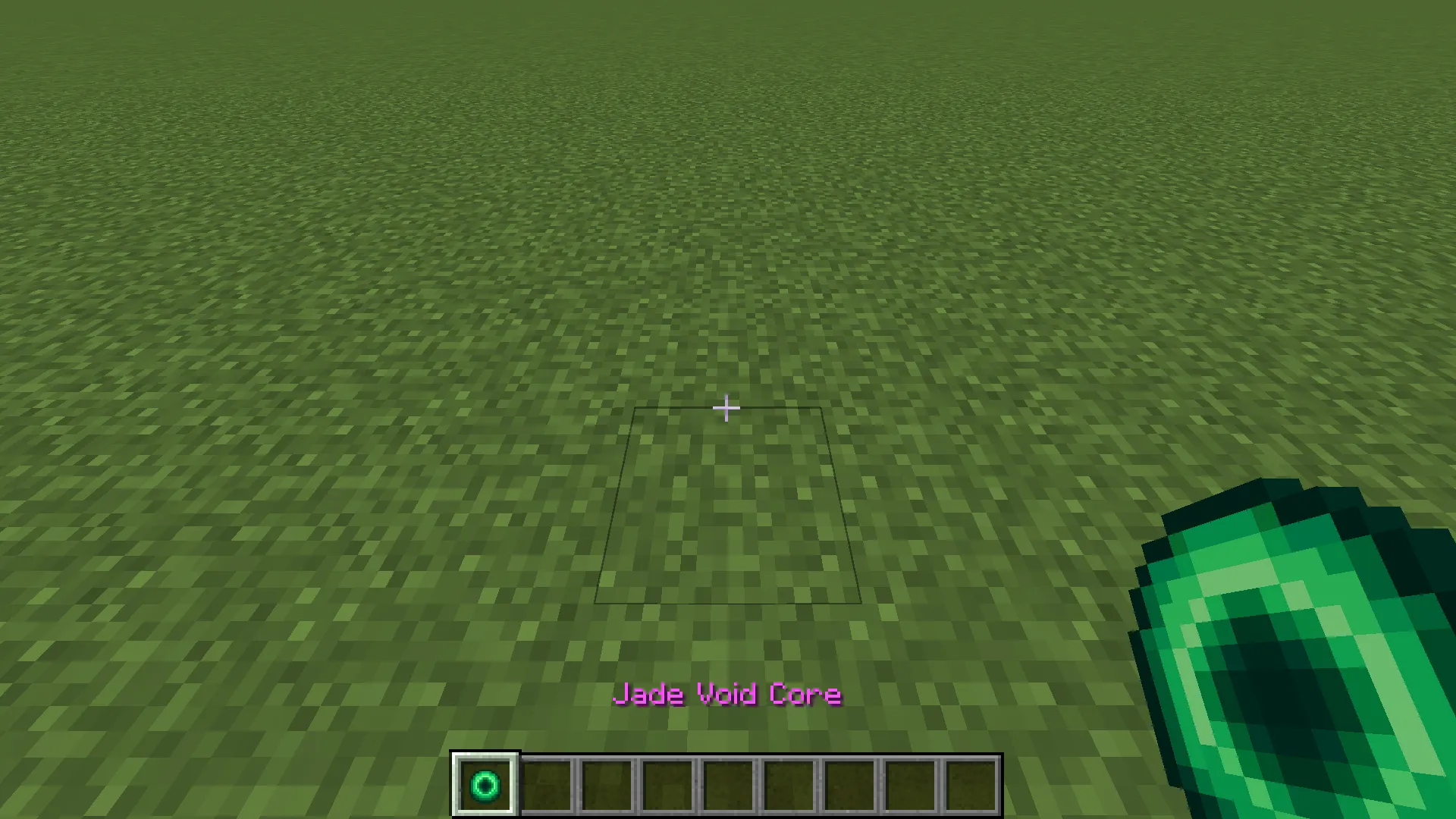This screenshot has width=1456, height=819.
Task: Click the fourth hotbar slot
Action: [x=667, y=783]
